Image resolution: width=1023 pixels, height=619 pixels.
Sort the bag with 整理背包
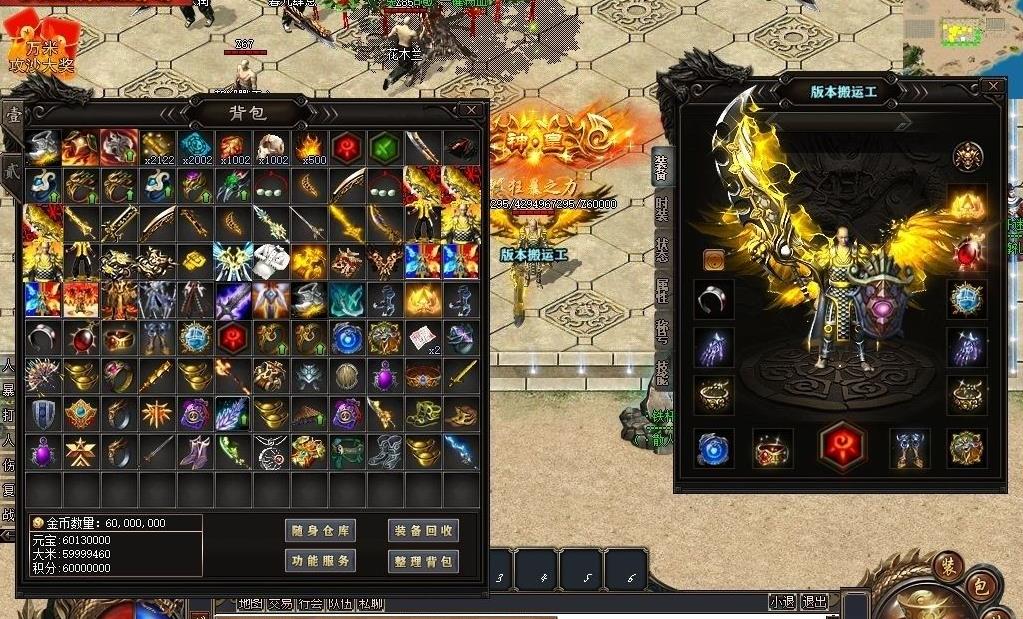click(423, 561)
